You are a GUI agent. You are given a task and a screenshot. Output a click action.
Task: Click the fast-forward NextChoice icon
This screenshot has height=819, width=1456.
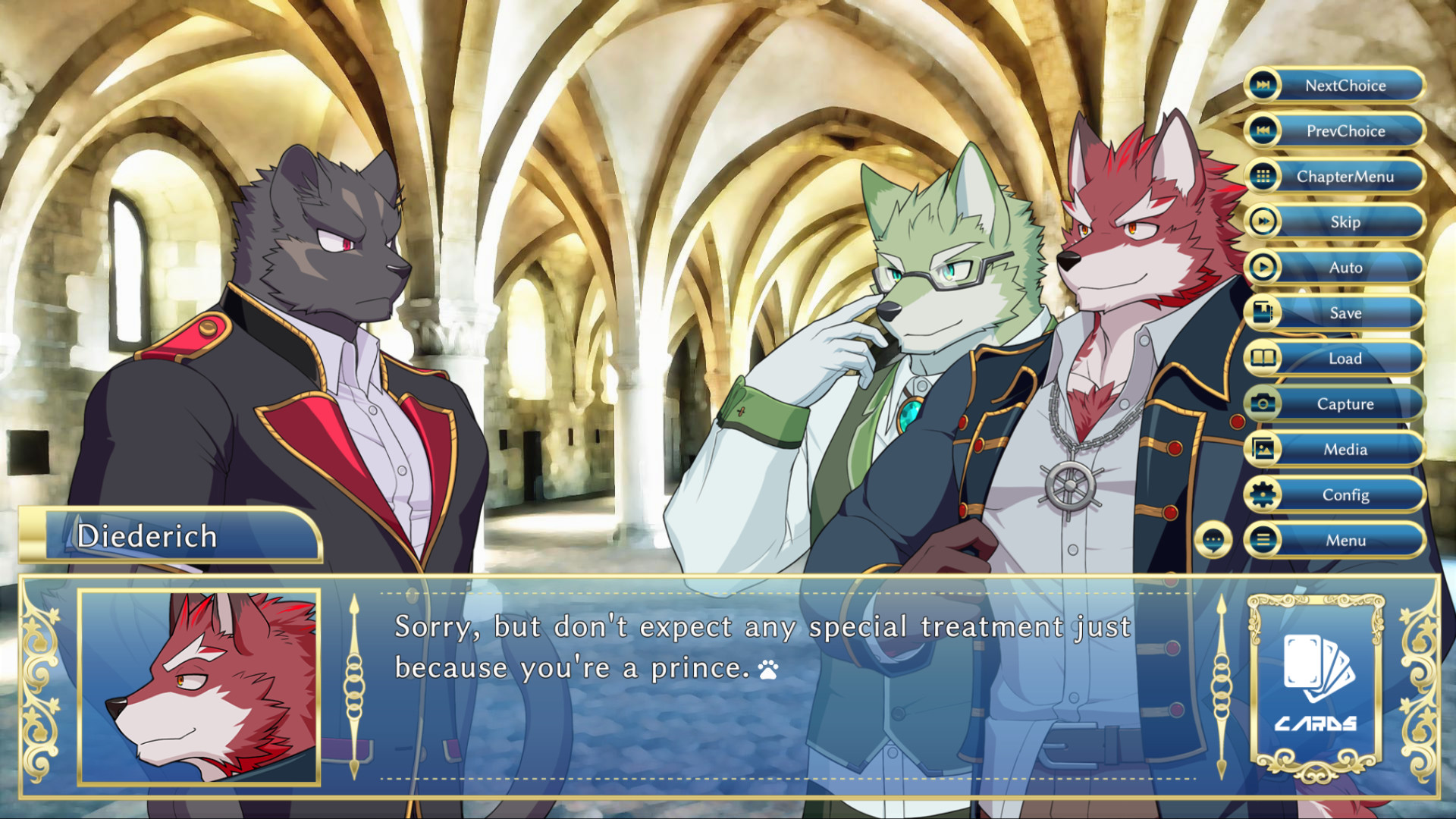pos(1263,86)
